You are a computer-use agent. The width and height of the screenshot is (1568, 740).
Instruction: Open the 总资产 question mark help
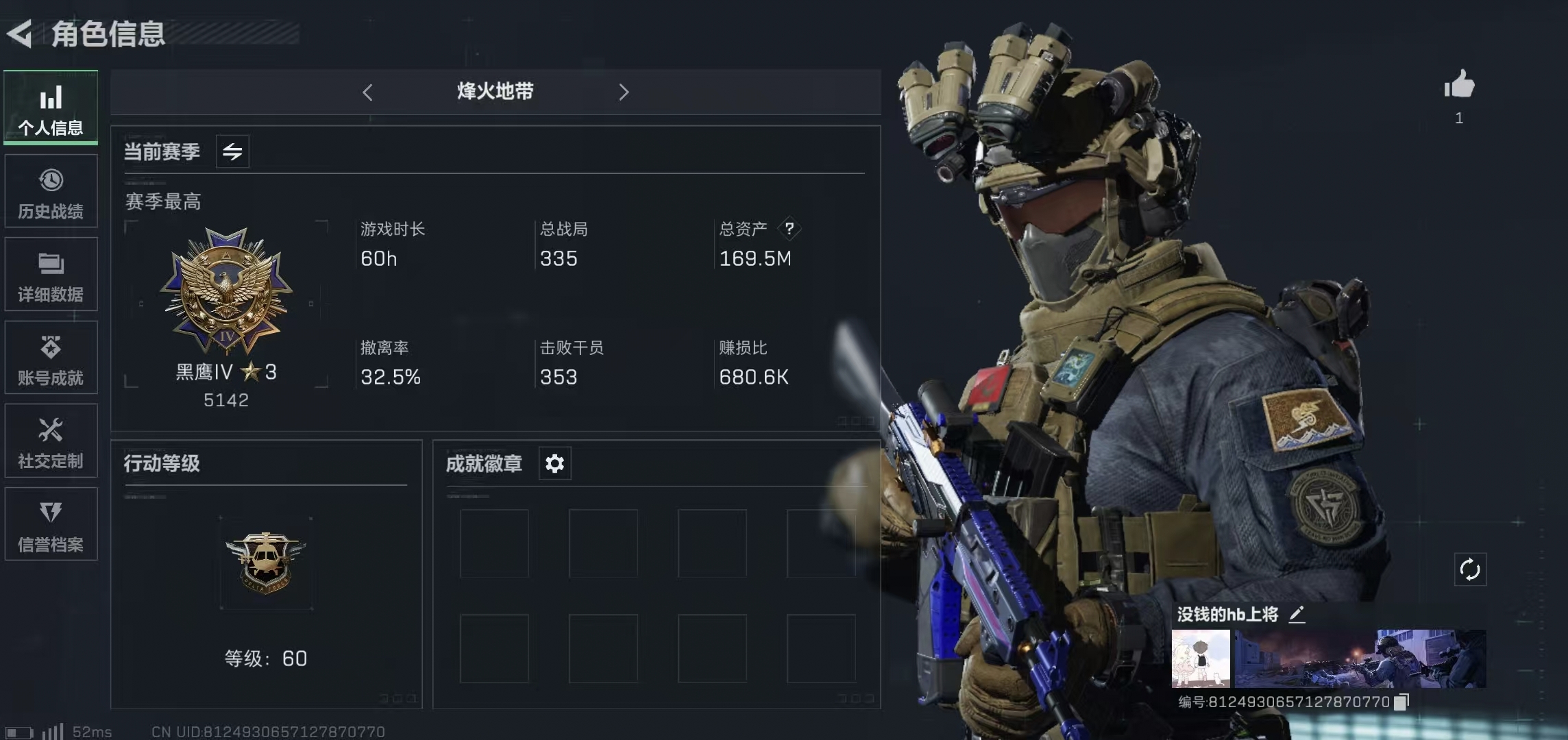[789, 228]
